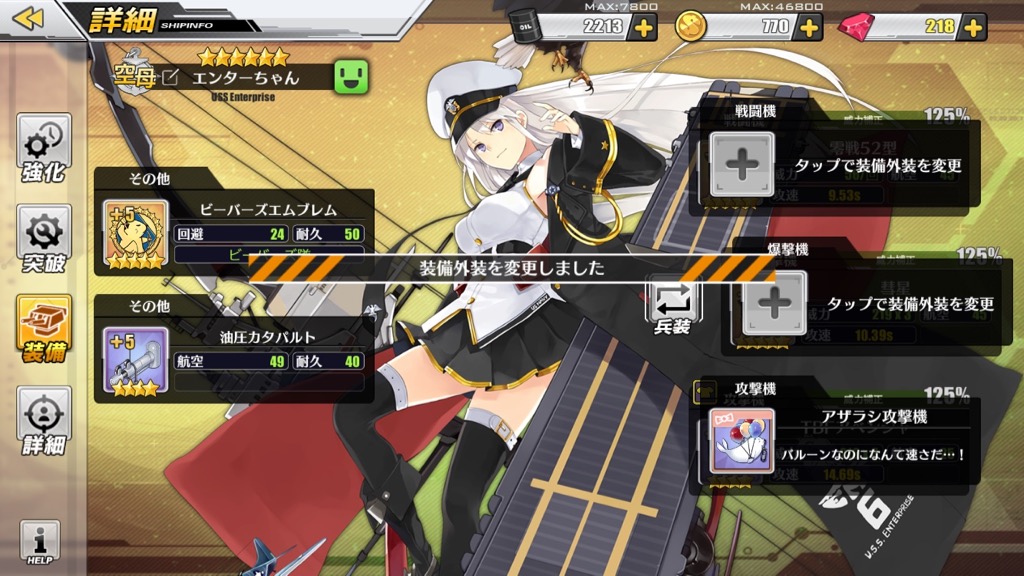This screenshot has width=1024, height=576.
Task: Click the green smiley mood icon
Action: click(x=349, y=77)
